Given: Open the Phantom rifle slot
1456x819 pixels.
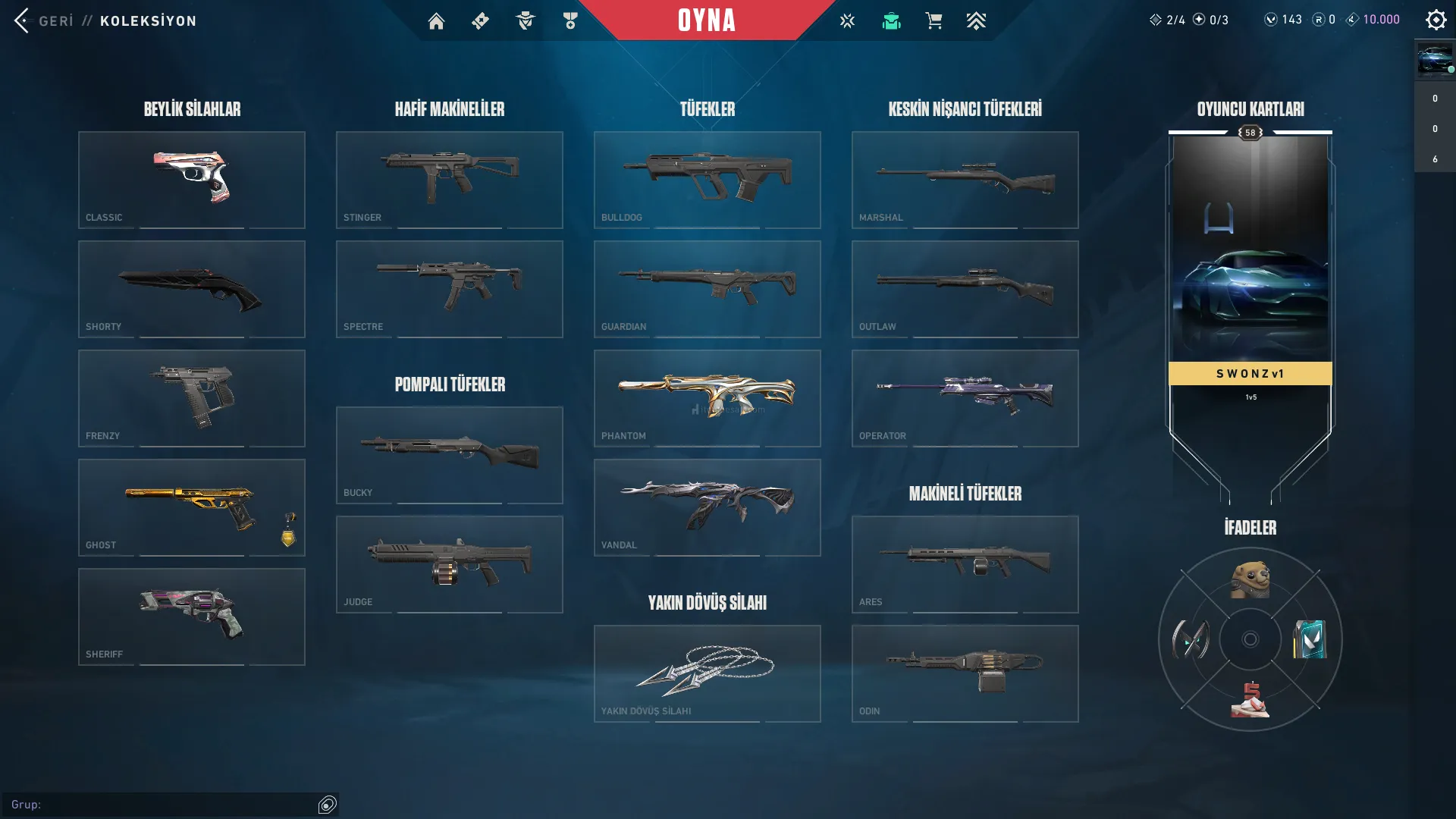Looking at the screenshot, I should point(708,398).
